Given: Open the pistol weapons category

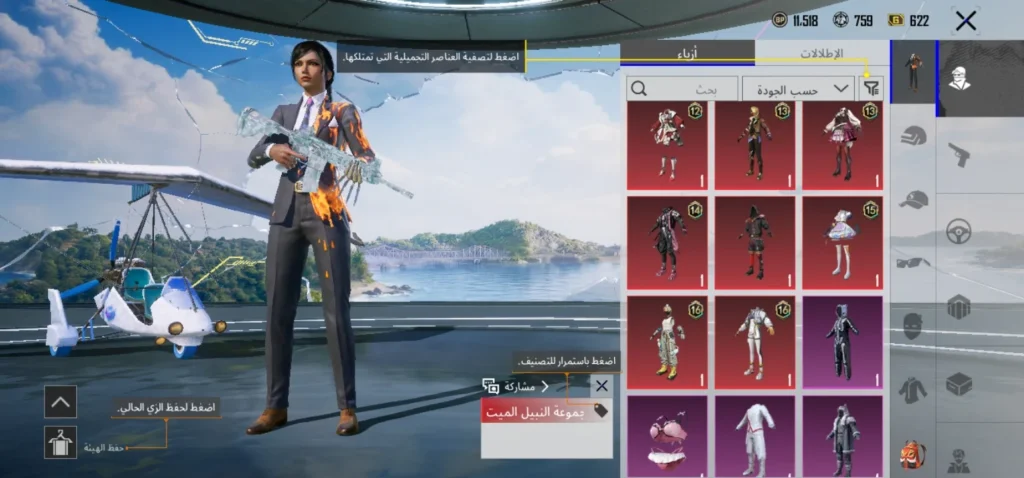Looking at the screenshot, I should 959,155.
